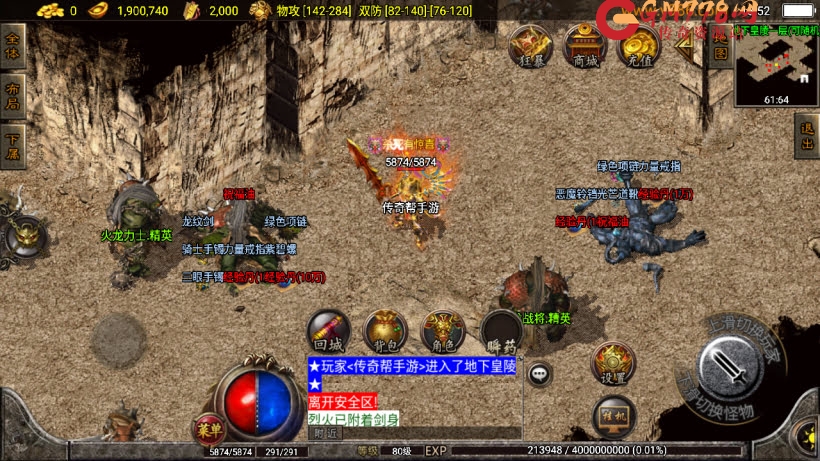Screen dimensions: 820x461
Task: Open the 全体 panel button
Action: (x=13, y=47)
